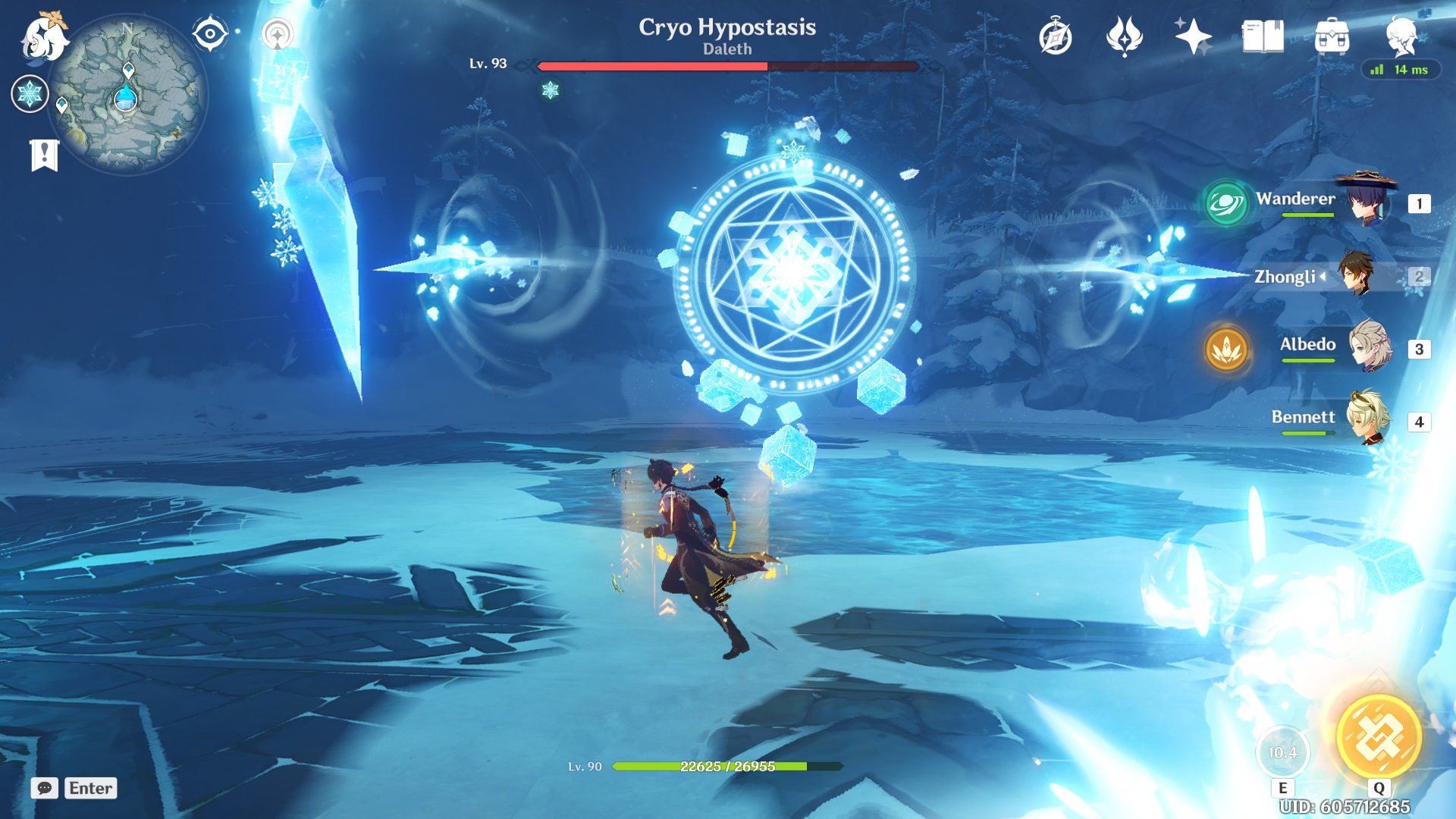
Task: Click the challenge banner icon below the minimap
Action: point(44,151)
